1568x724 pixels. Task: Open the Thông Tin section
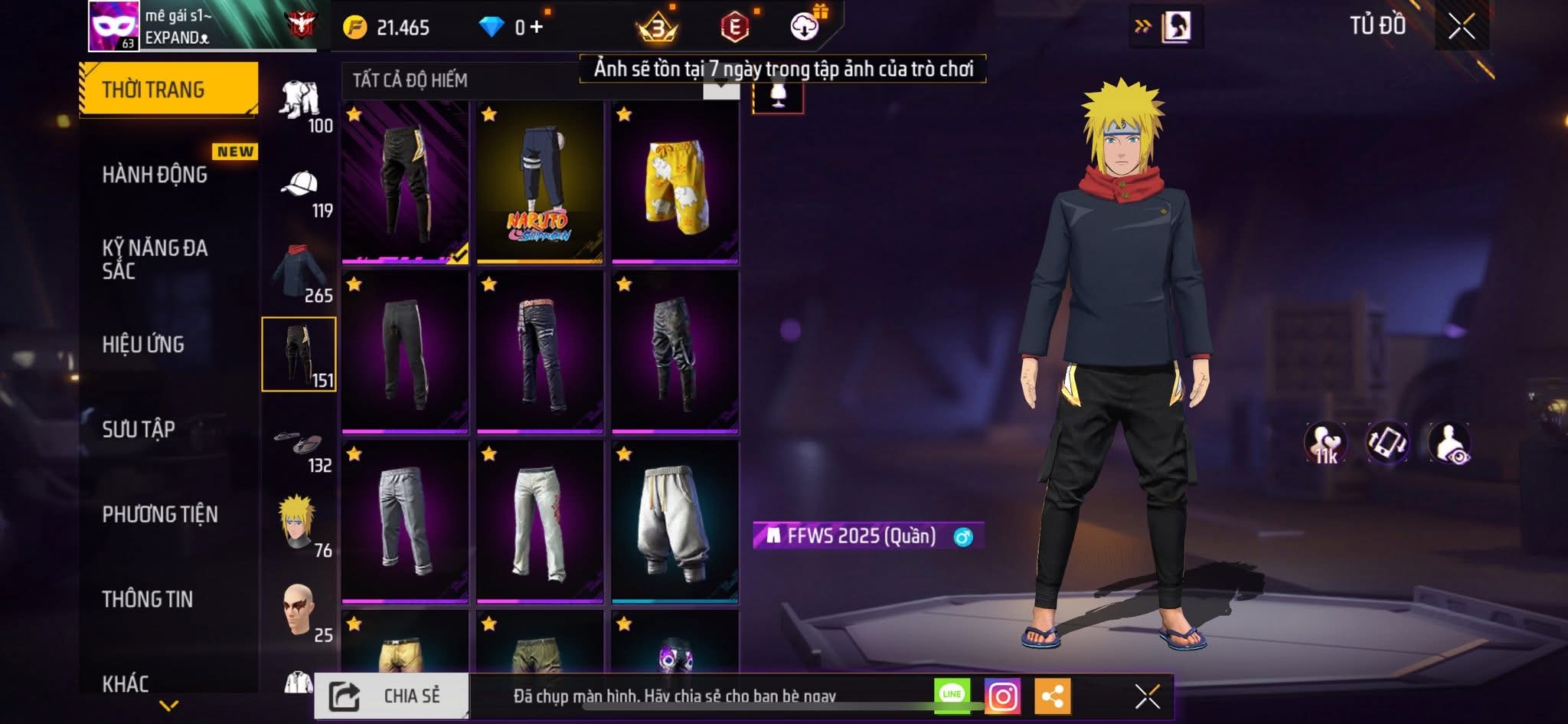click(x=148, y=599)
